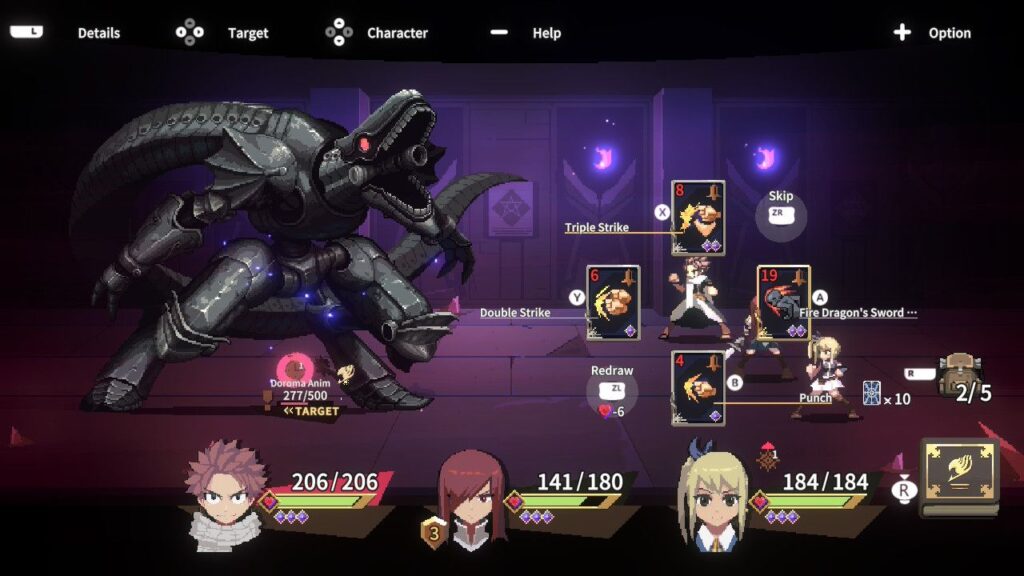
Task: Target the Doroma Anim enemy marker
Action: (294, 368)
